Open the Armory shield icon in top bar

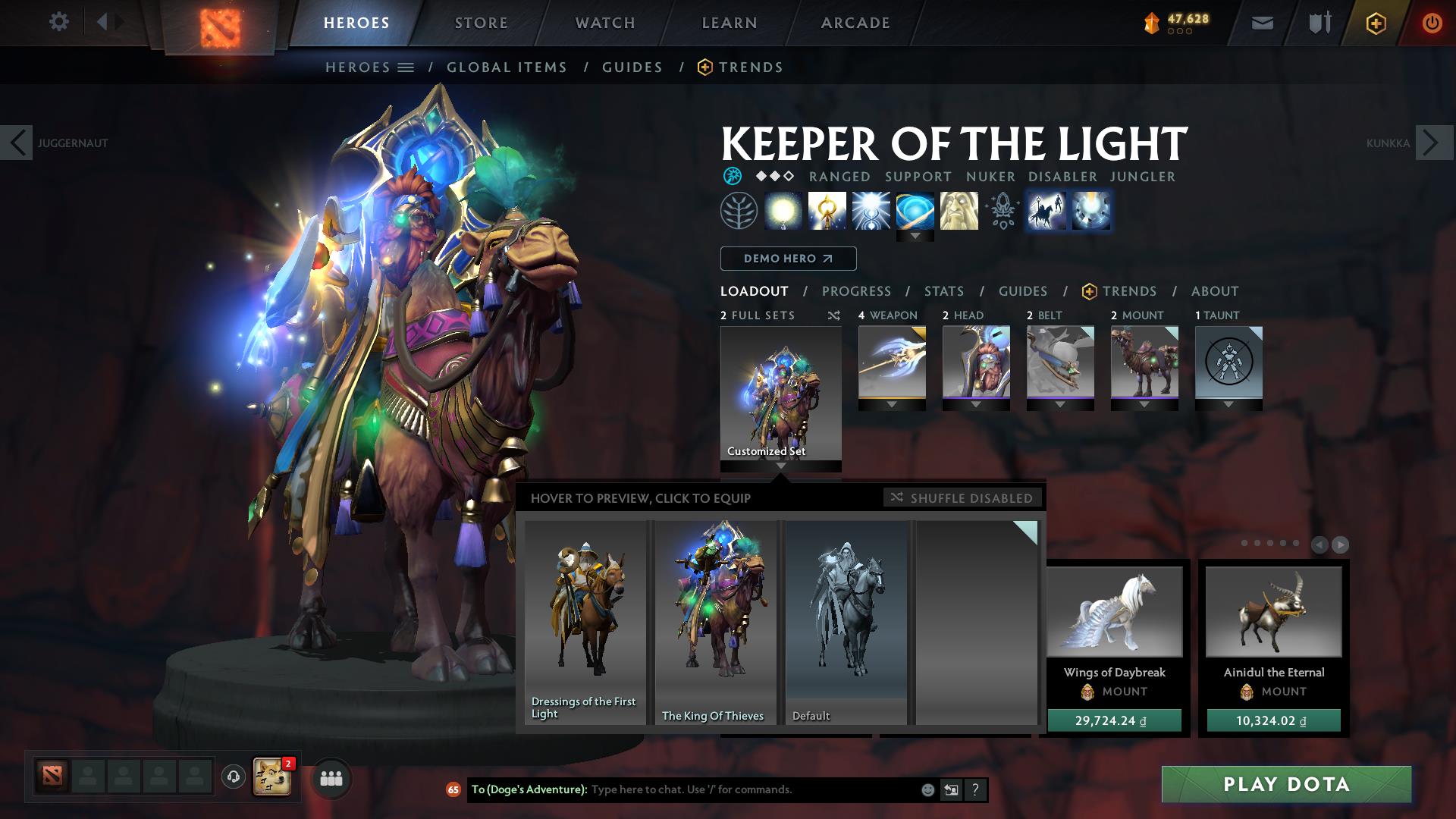(1317, 22)
